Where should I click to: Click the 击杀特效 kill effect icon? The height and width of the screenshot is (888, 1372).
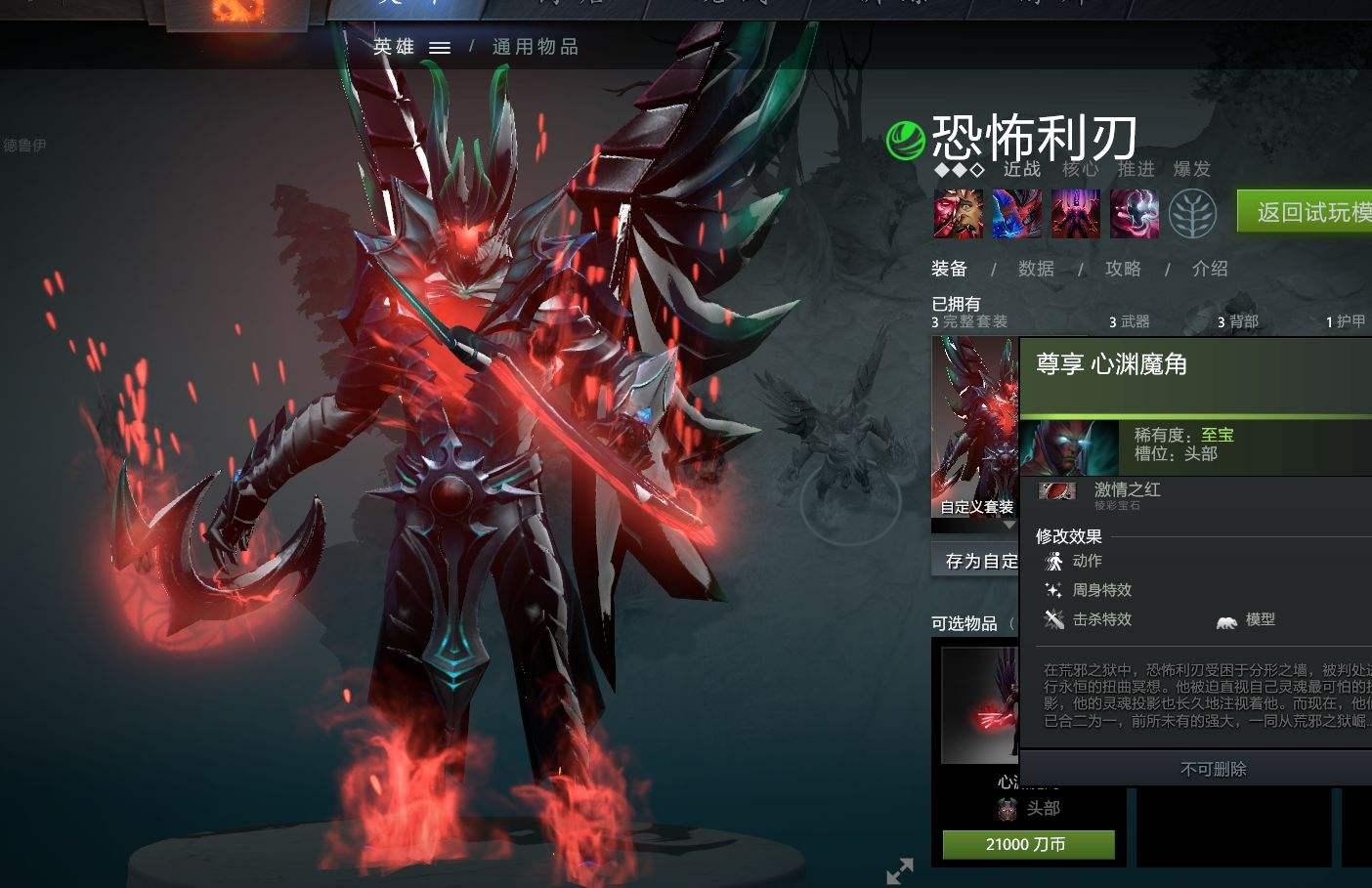point(1052,619)
